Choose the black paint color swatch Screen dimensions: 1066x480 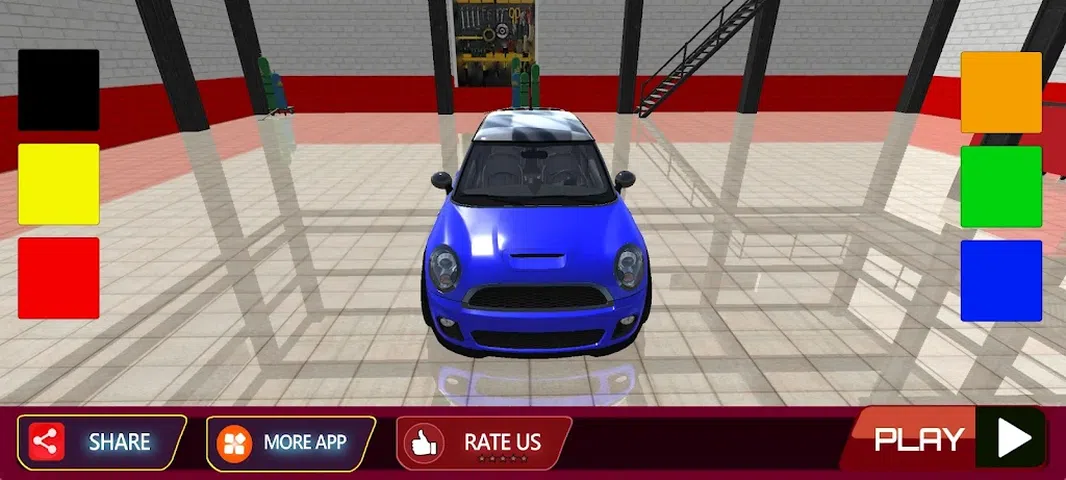[x=58, y=90]
